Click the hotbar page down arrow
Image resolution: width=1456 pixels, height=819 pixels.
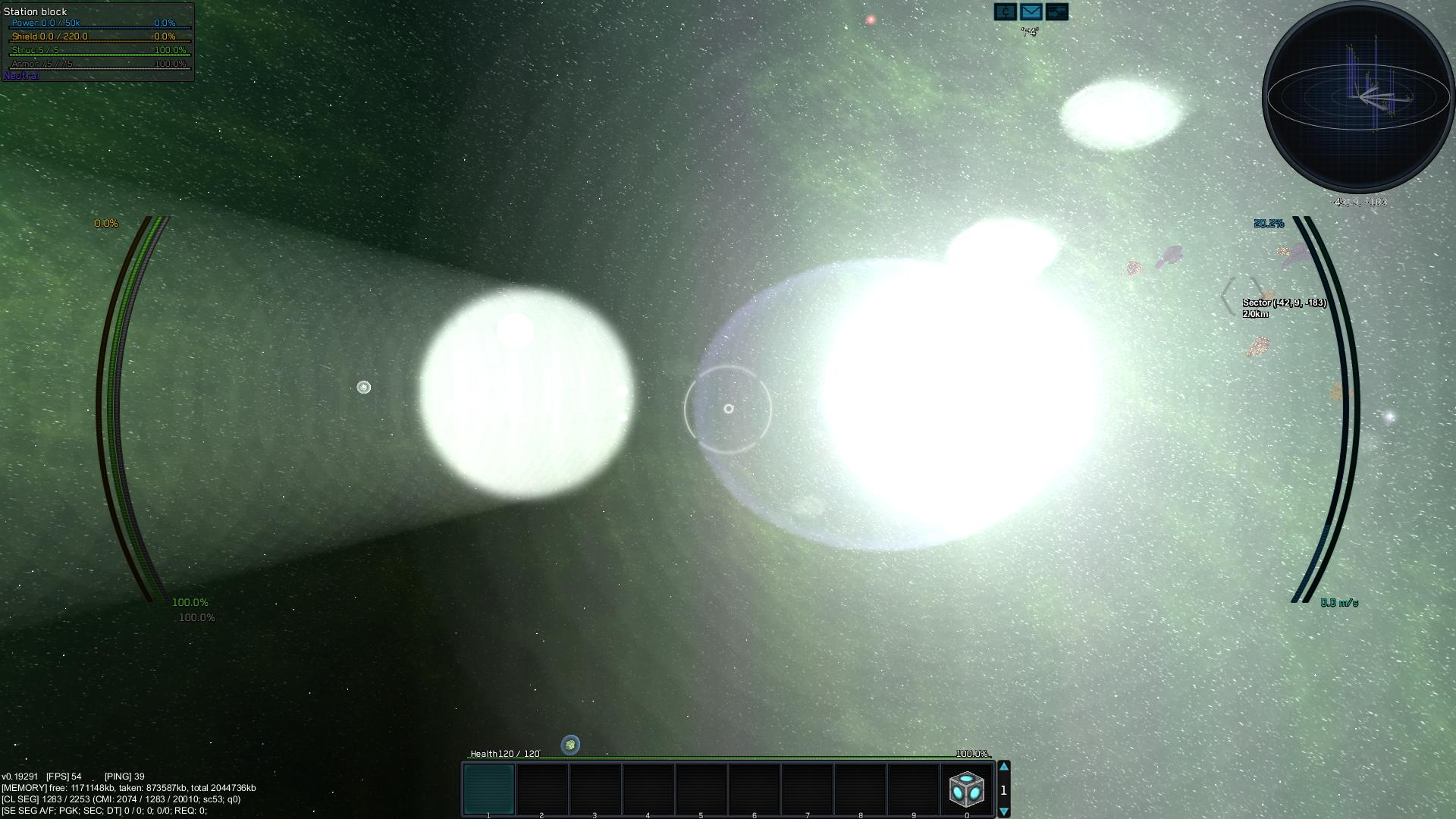(1003, 811)
